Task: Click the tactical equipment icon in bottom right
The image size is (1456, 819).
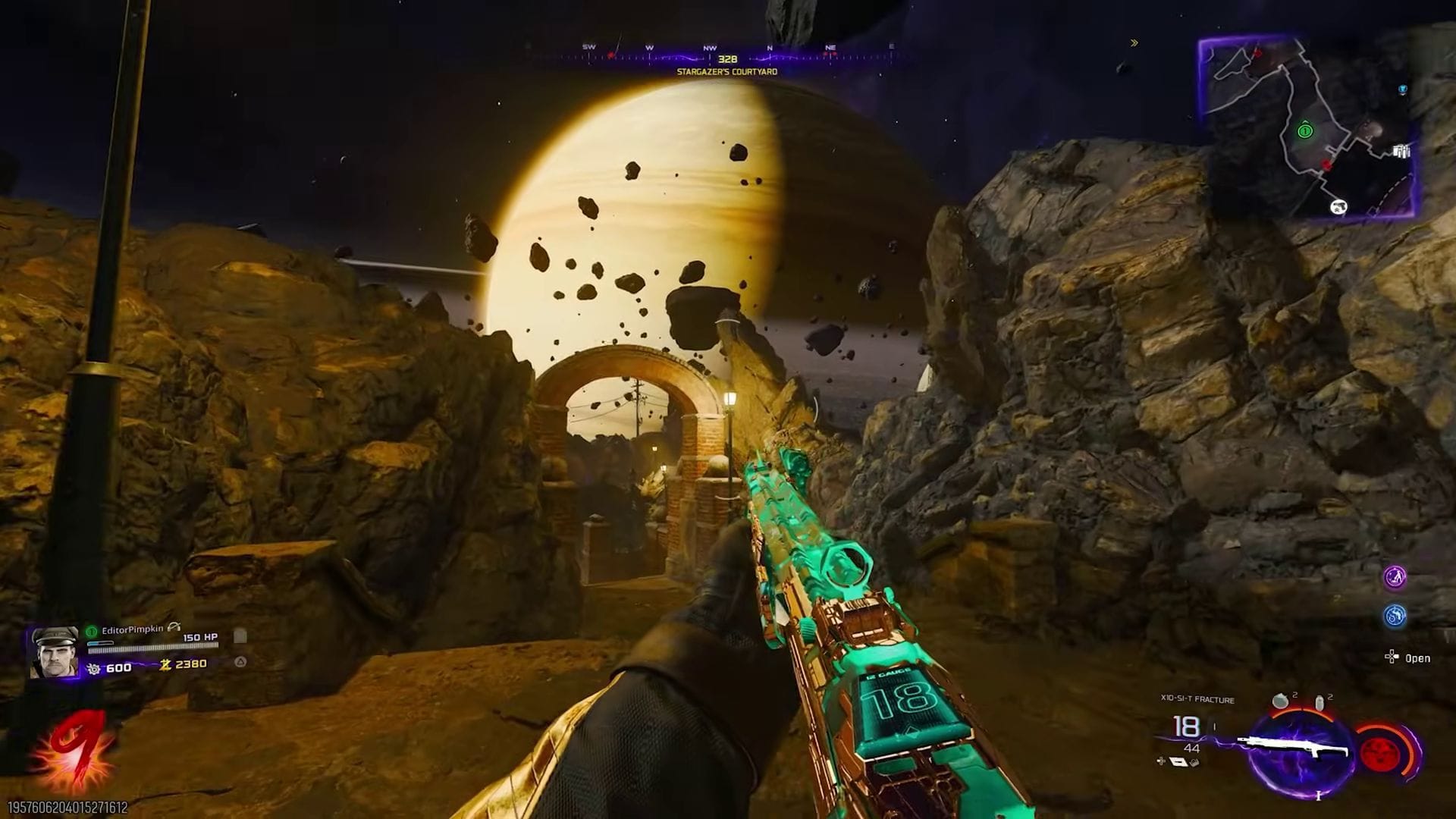Action: click(1319, 702)
